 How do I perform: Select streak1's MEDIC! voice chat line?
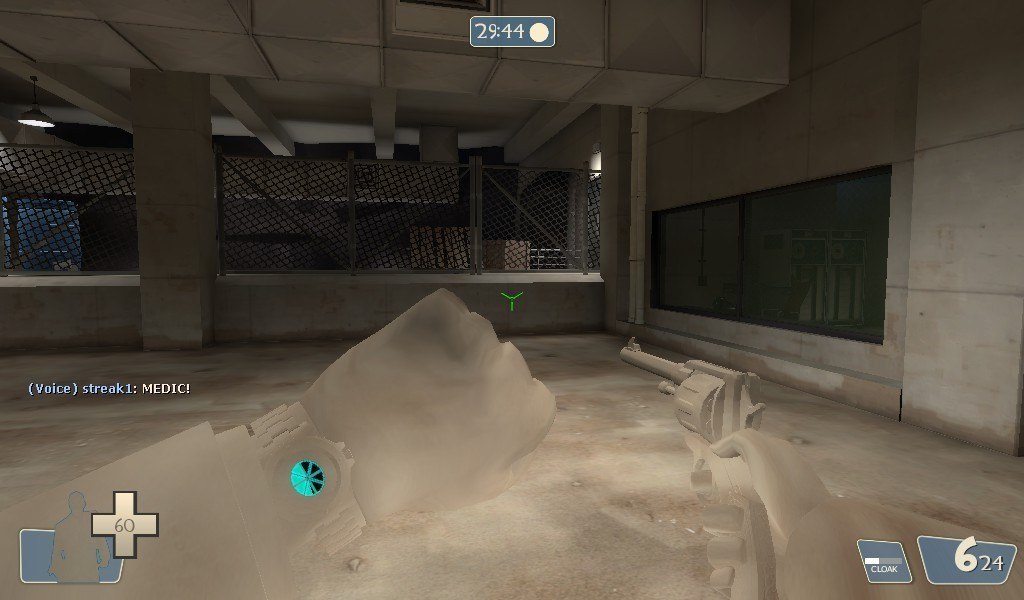(108, 388)
